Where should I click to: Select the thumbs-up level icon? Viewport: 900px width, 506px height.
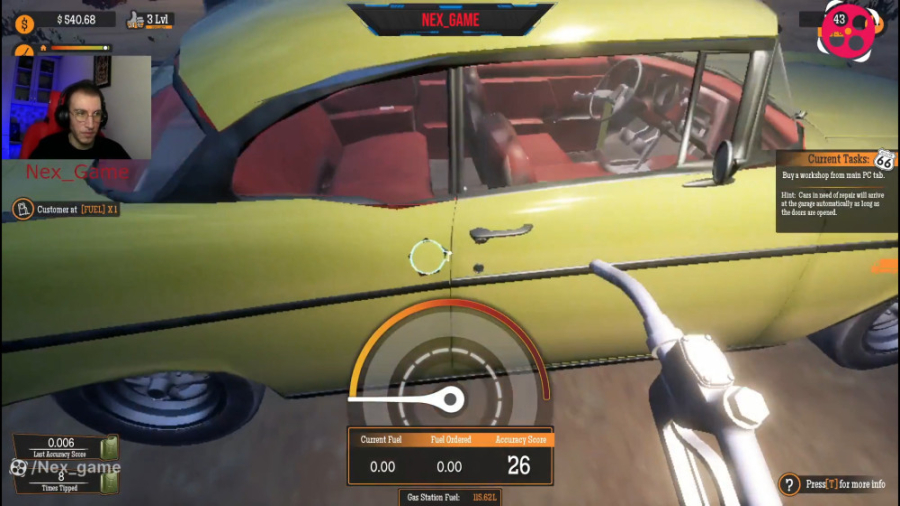136,20
